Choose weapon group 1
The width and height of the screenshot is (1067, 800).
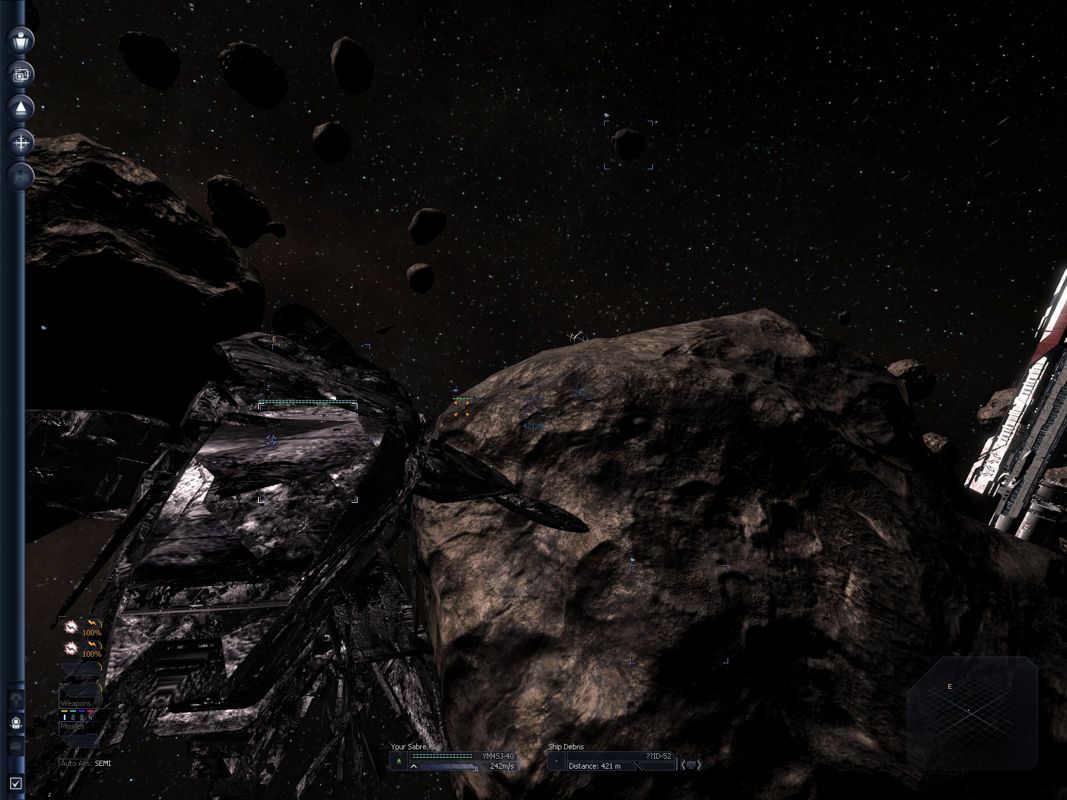[x=63, y=715]
